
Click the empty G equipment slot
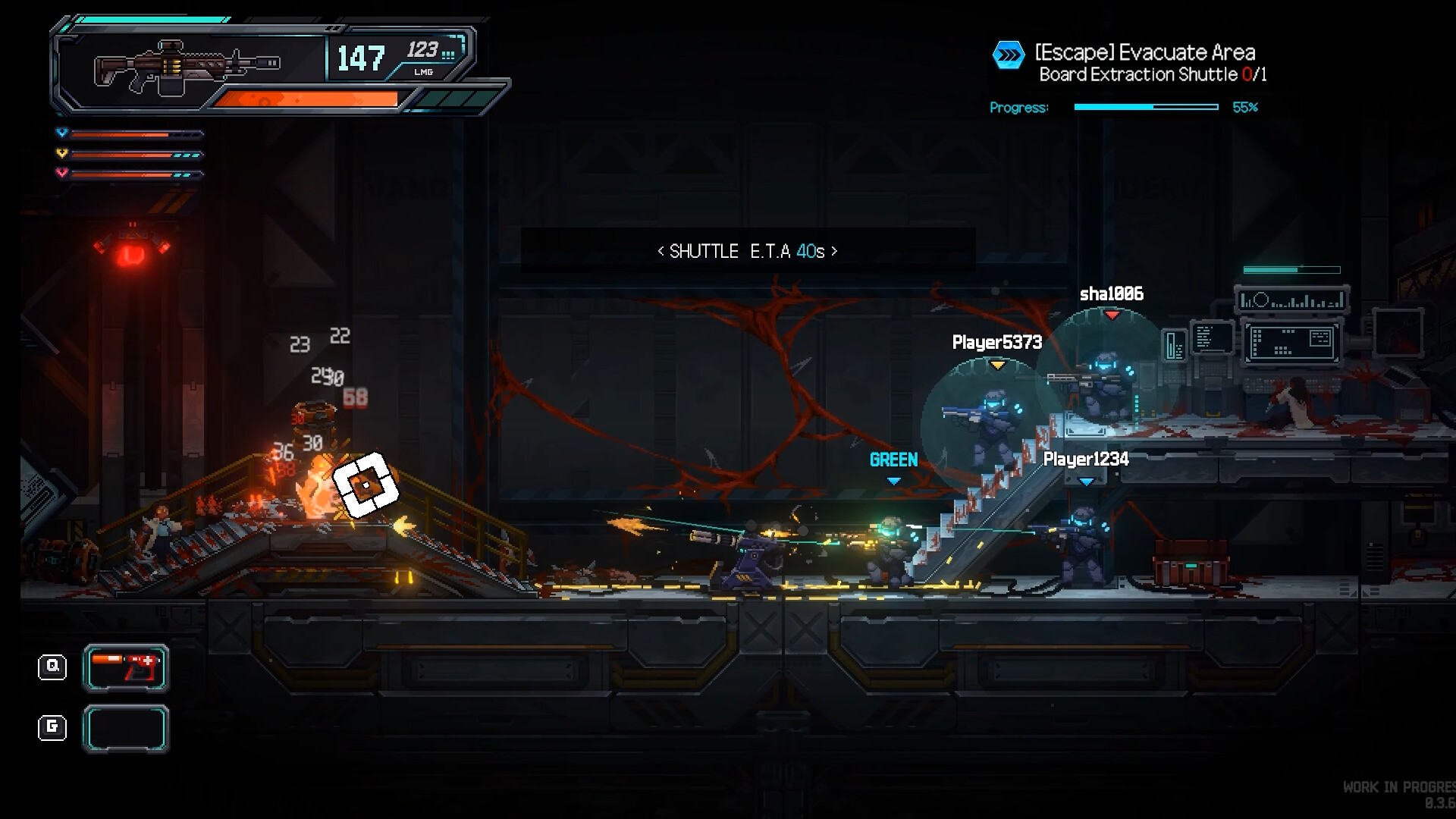coord(125,728)
